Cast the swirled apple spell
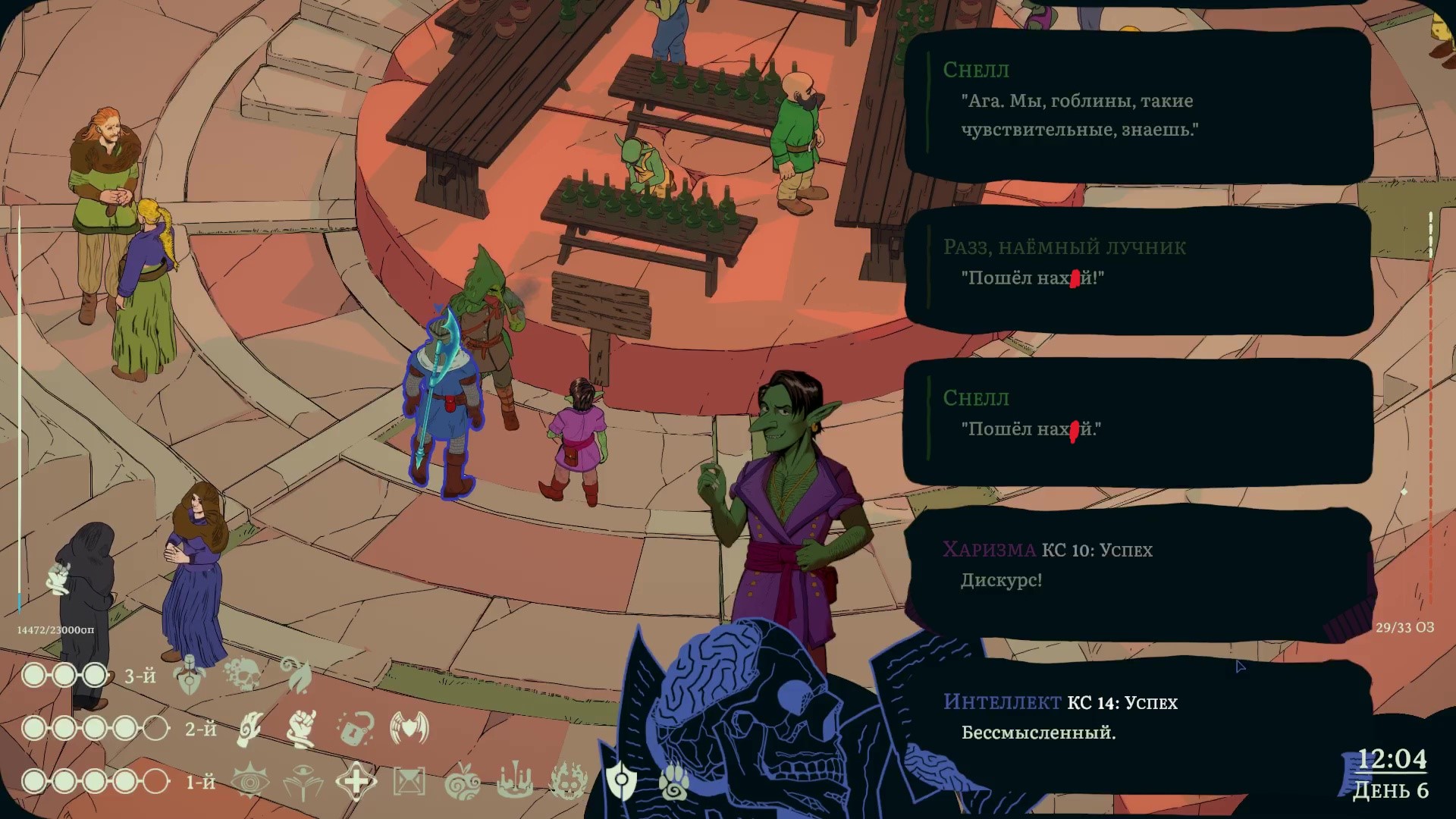 [x=462, y=782]
